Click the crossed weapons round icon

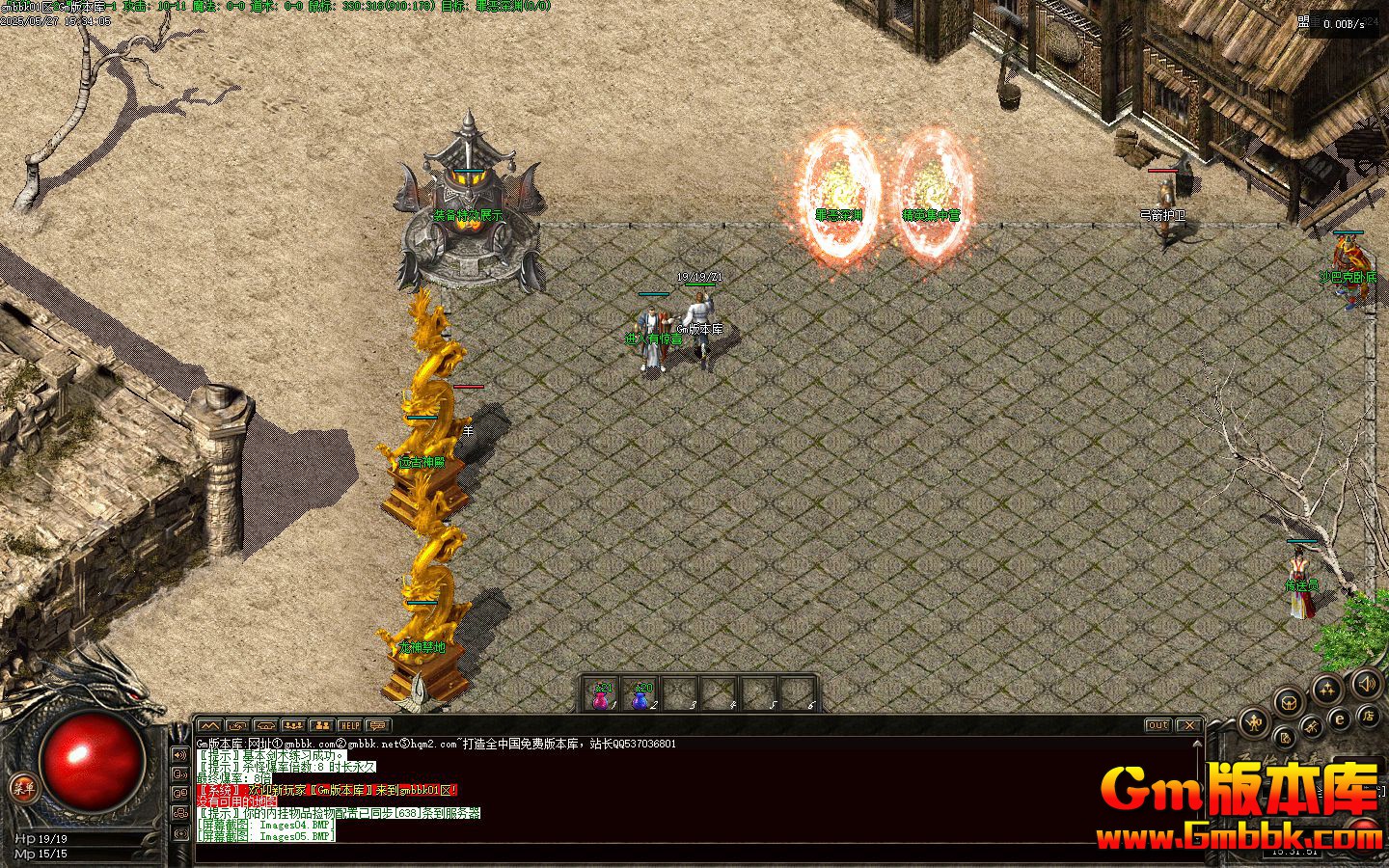[1312, 726]
